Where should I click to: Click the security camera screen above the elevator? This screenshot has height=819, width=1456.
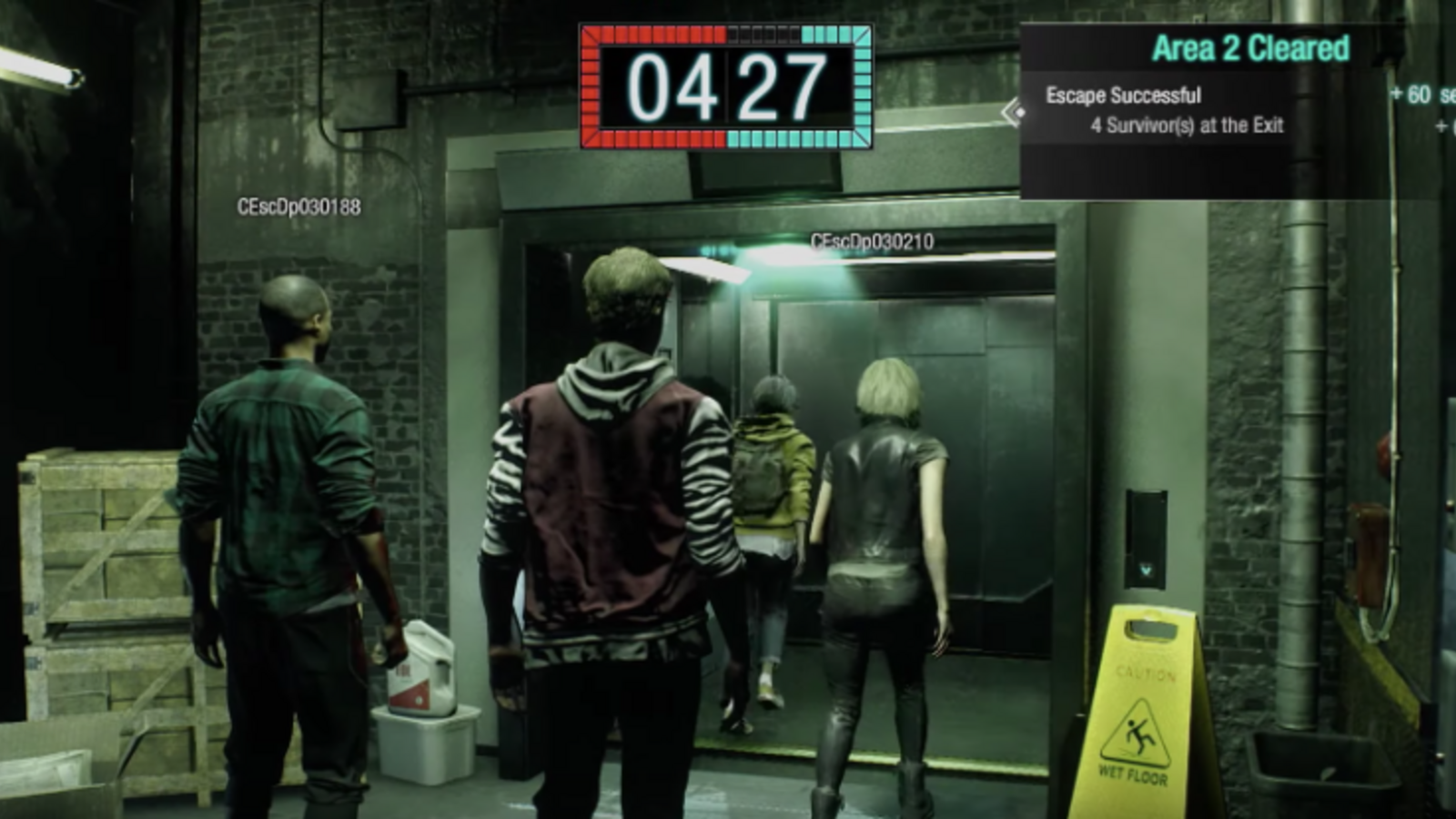(764, 171)
